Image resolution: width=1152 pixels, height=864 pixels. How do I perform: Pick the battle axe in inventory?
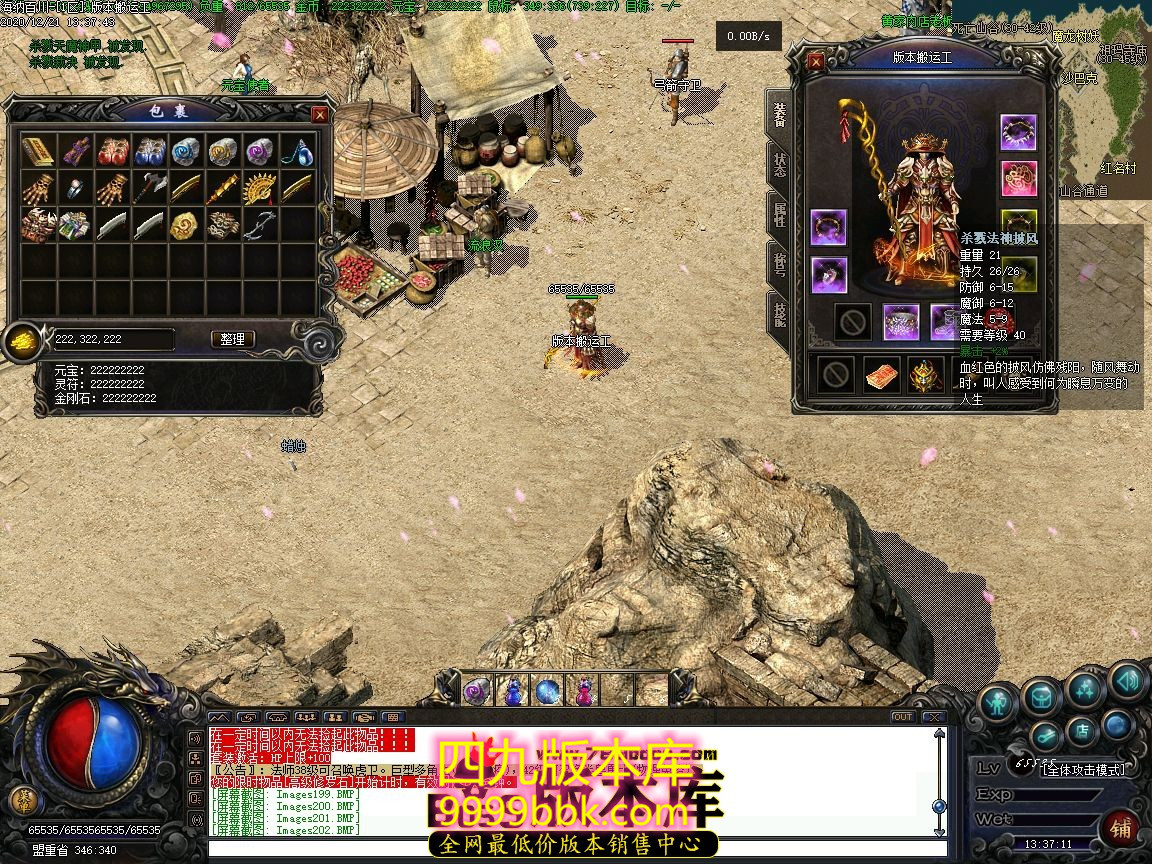(149, 188)
